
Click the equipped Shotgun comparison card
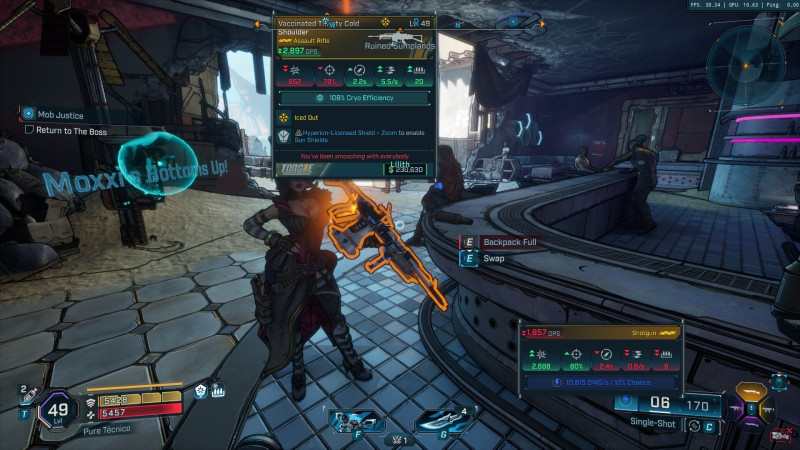point(601,356)
